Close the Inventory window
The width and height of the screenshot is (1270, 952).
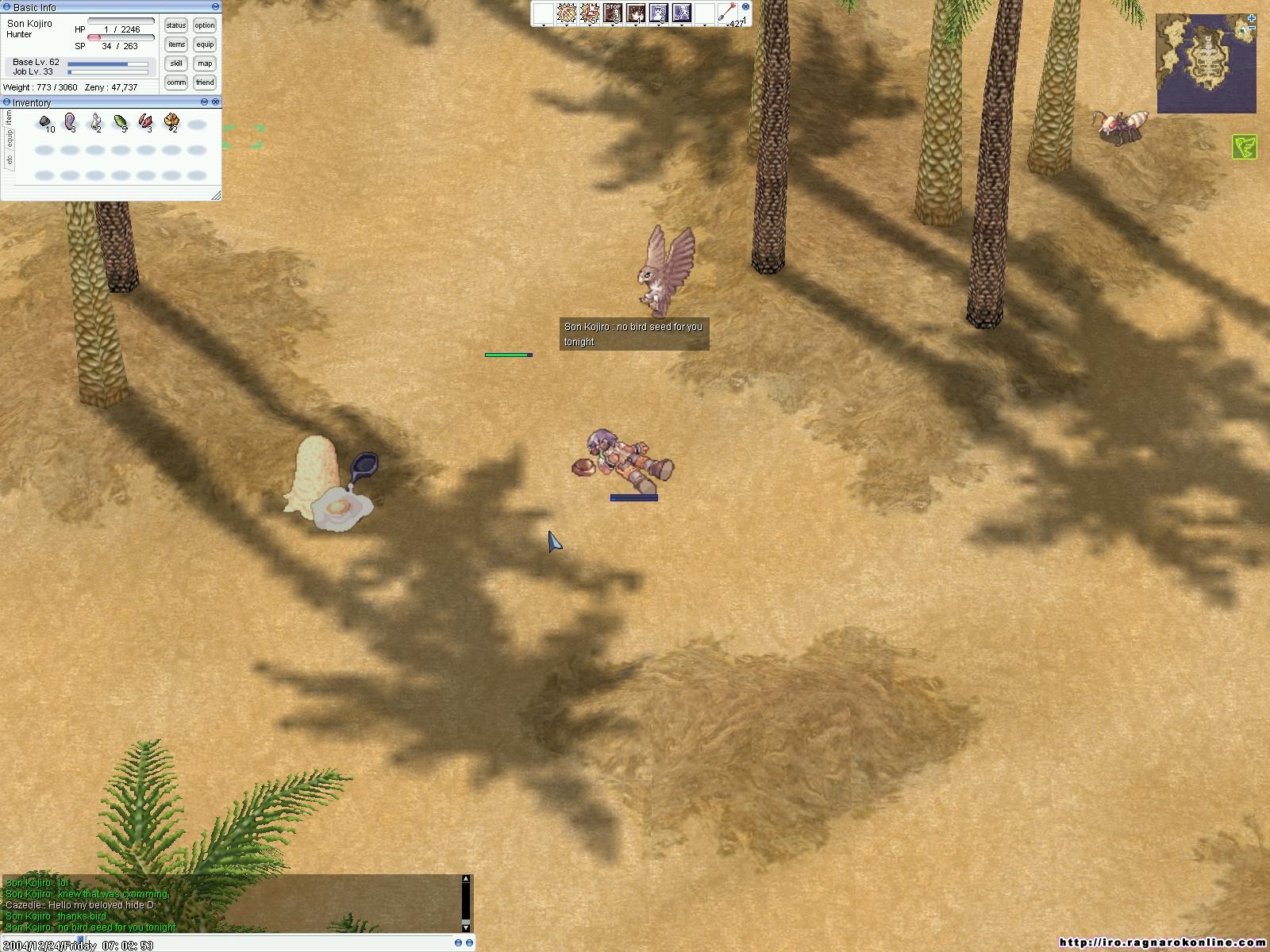point(216,102)
